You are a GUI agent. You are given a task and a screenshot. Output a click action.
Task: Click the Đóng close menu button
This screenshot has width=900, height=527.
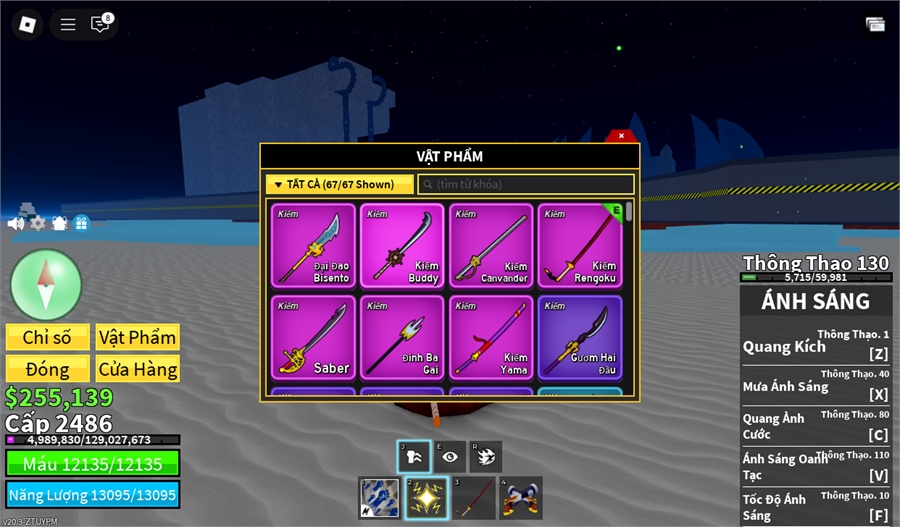click(x=47, y=369)
